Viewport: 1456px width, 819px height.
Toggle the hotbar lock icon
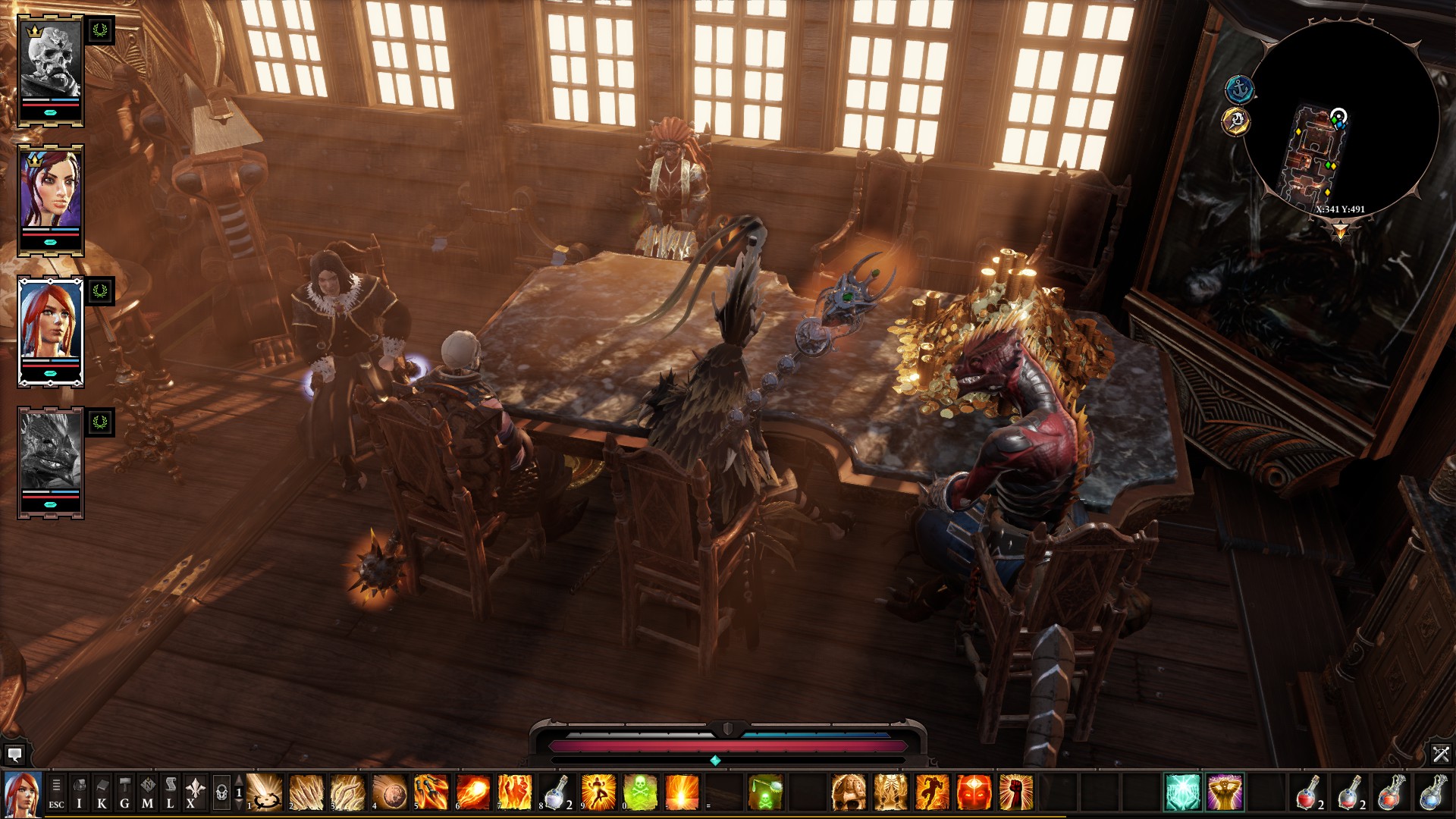pos(221,793)
